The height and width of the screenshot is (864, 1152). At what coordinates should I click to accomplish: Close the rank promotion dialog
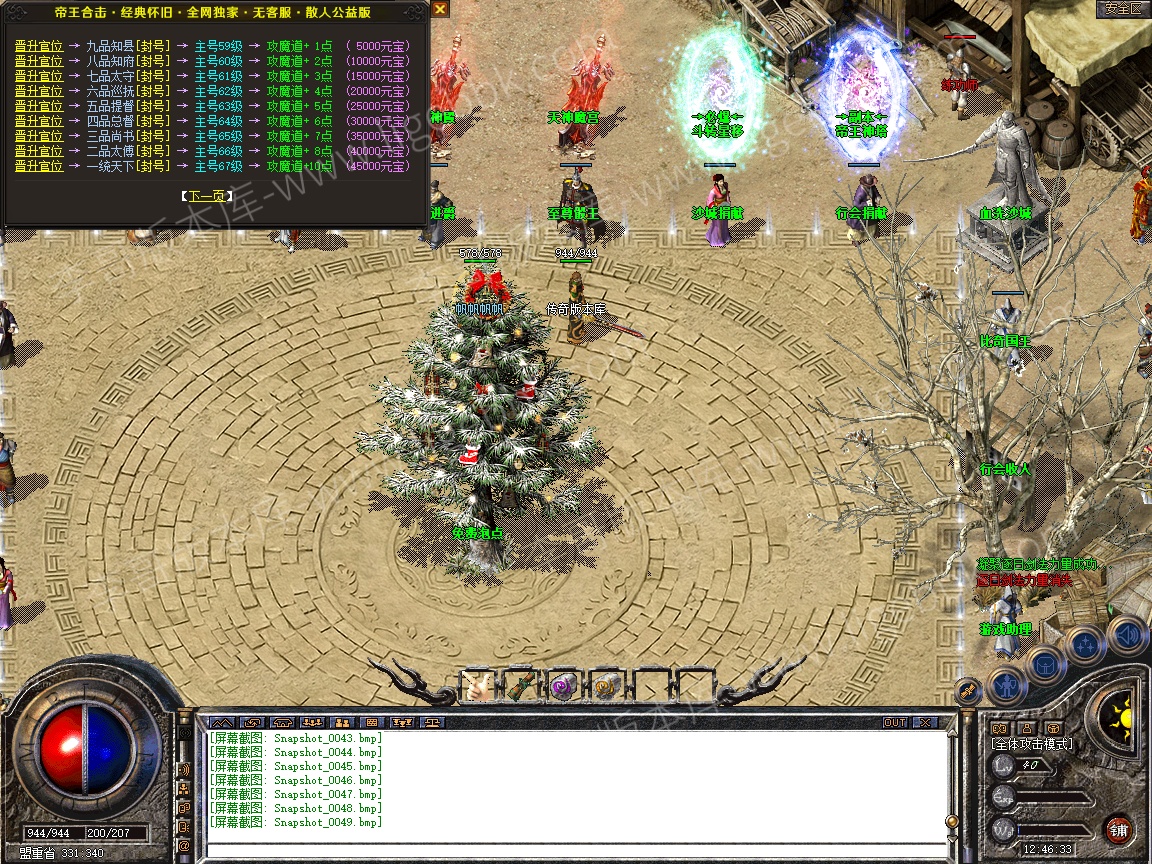coord(440,8)
